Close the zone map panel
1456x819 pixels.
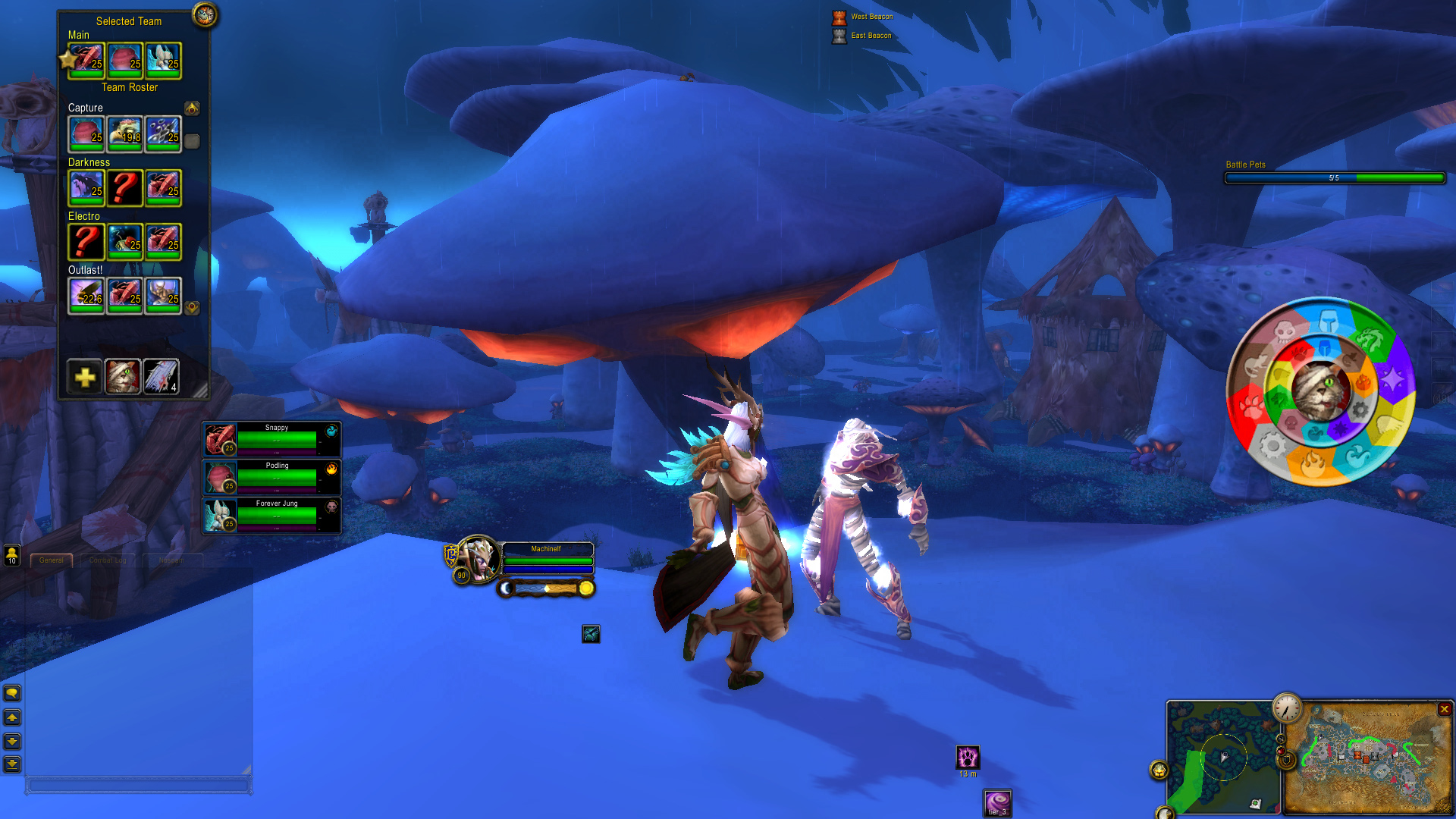(1444, 709)
